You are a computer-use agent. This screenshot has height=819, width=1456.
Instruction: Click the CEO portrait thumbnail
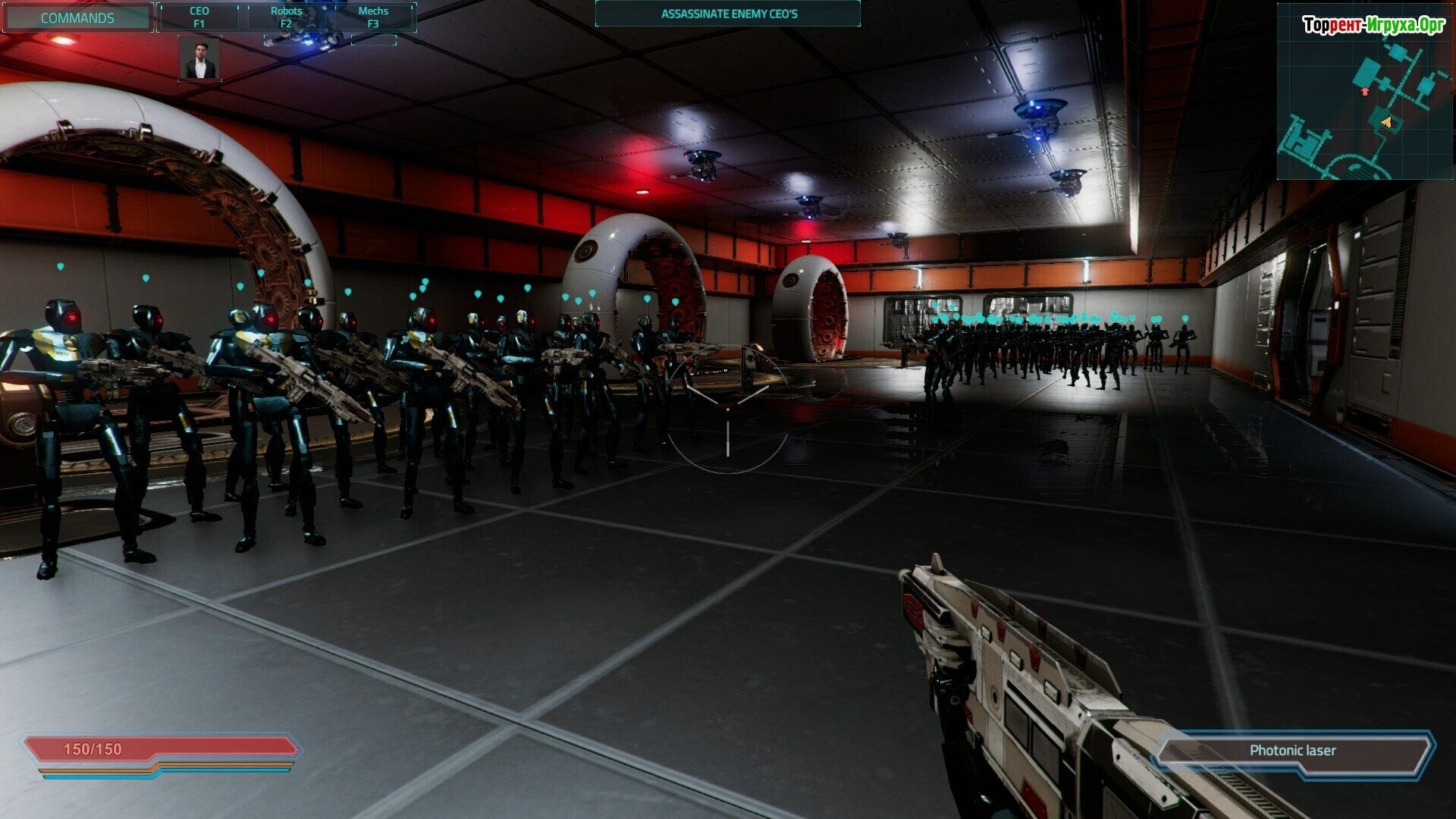(200, 59)
